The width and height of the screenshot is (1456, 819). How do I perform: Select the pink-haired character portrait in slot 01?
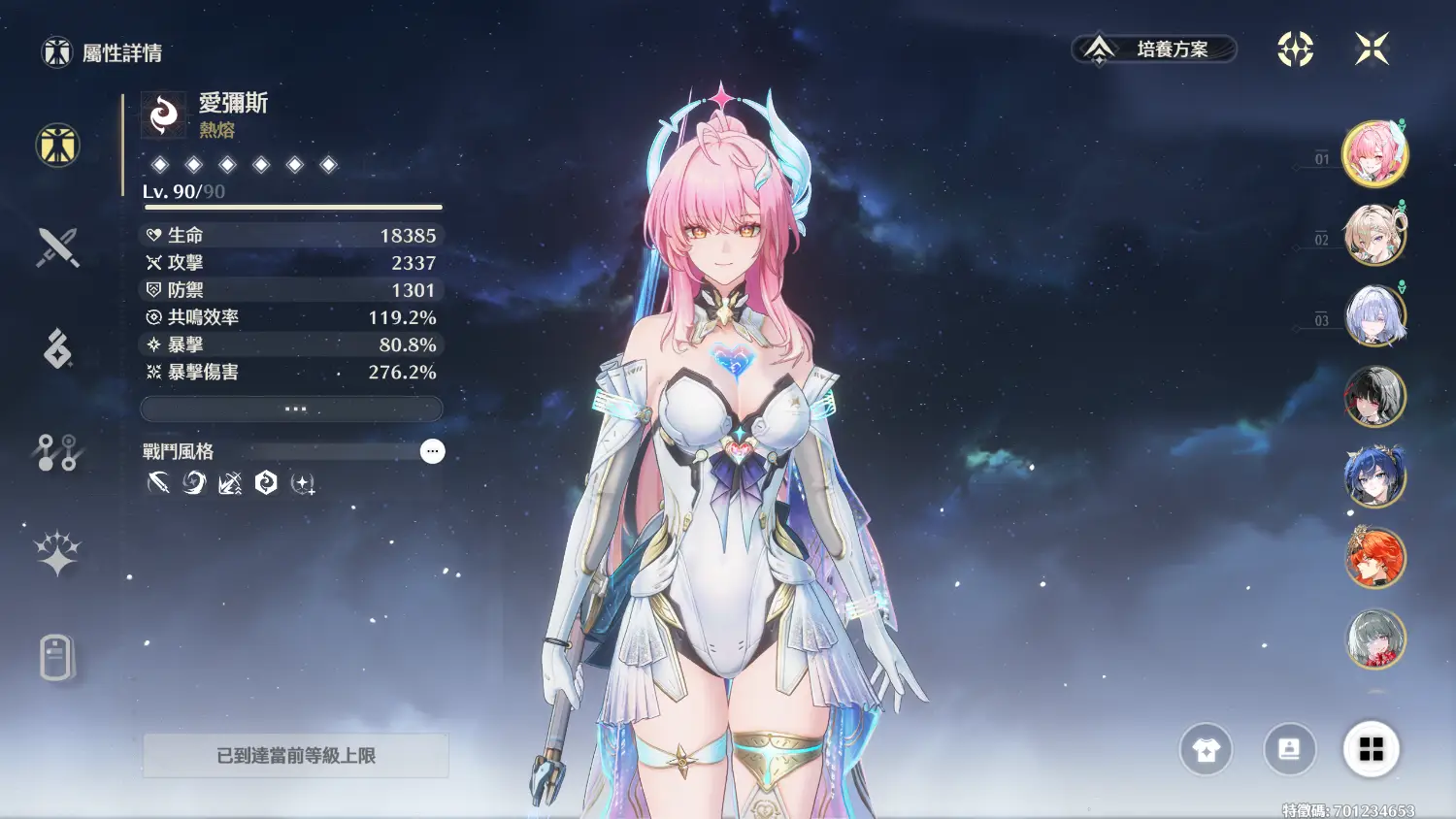pos(1374,153)
